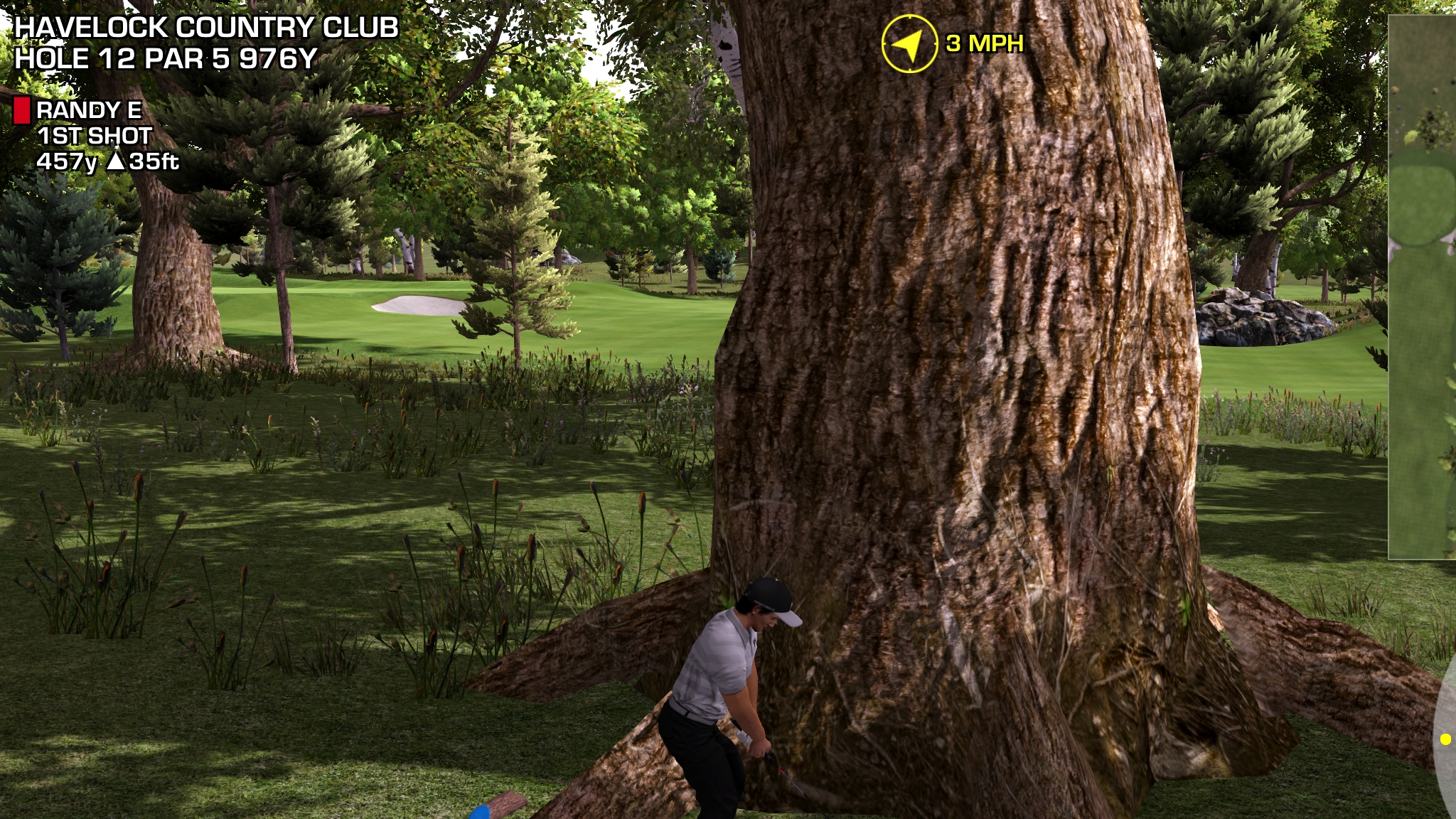Open the hole overview minimap
1456x819 pixels.
tap(1422, 284)
